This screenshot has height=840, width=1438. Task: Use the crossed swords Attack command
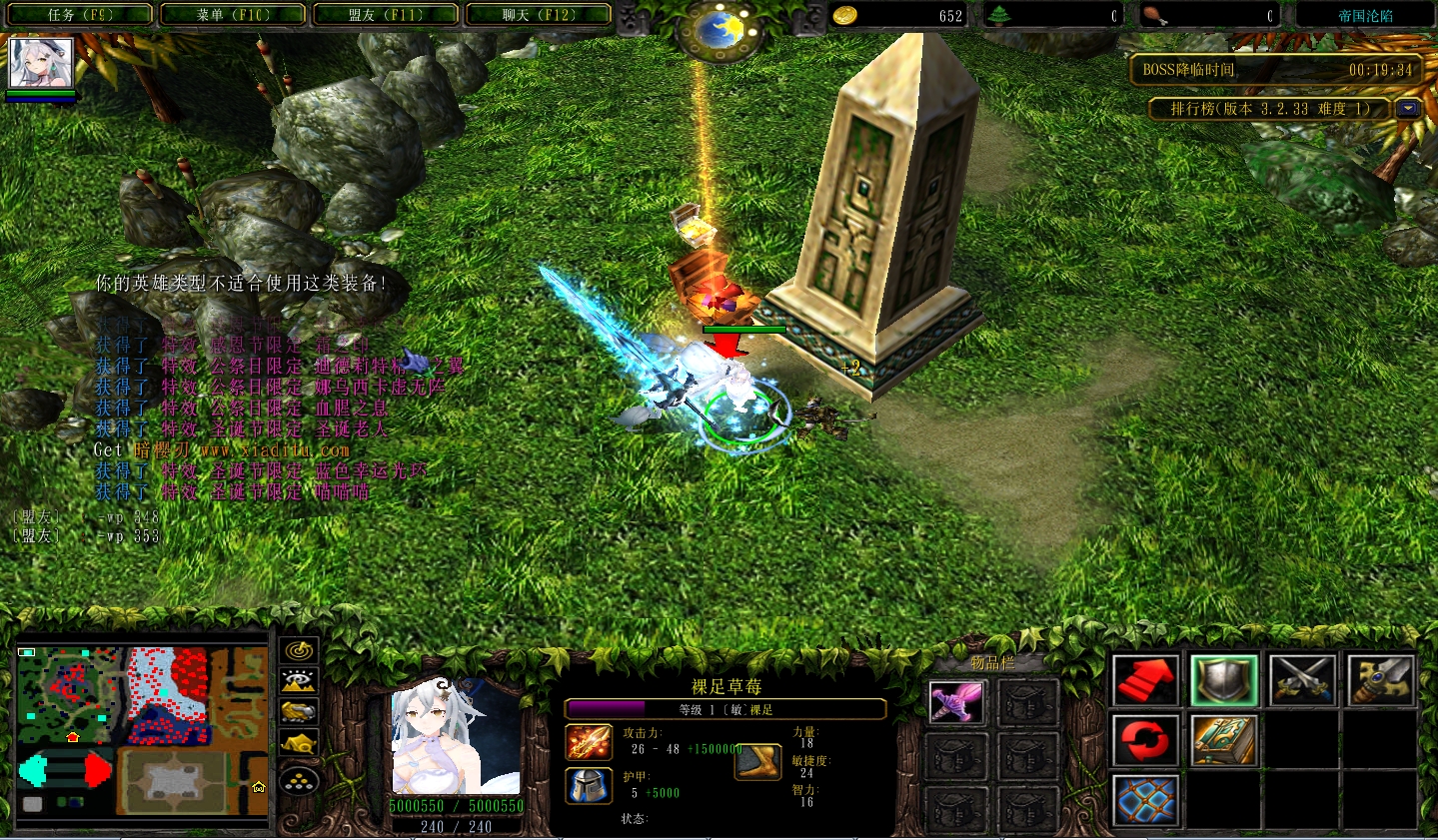click(1302, 680)
